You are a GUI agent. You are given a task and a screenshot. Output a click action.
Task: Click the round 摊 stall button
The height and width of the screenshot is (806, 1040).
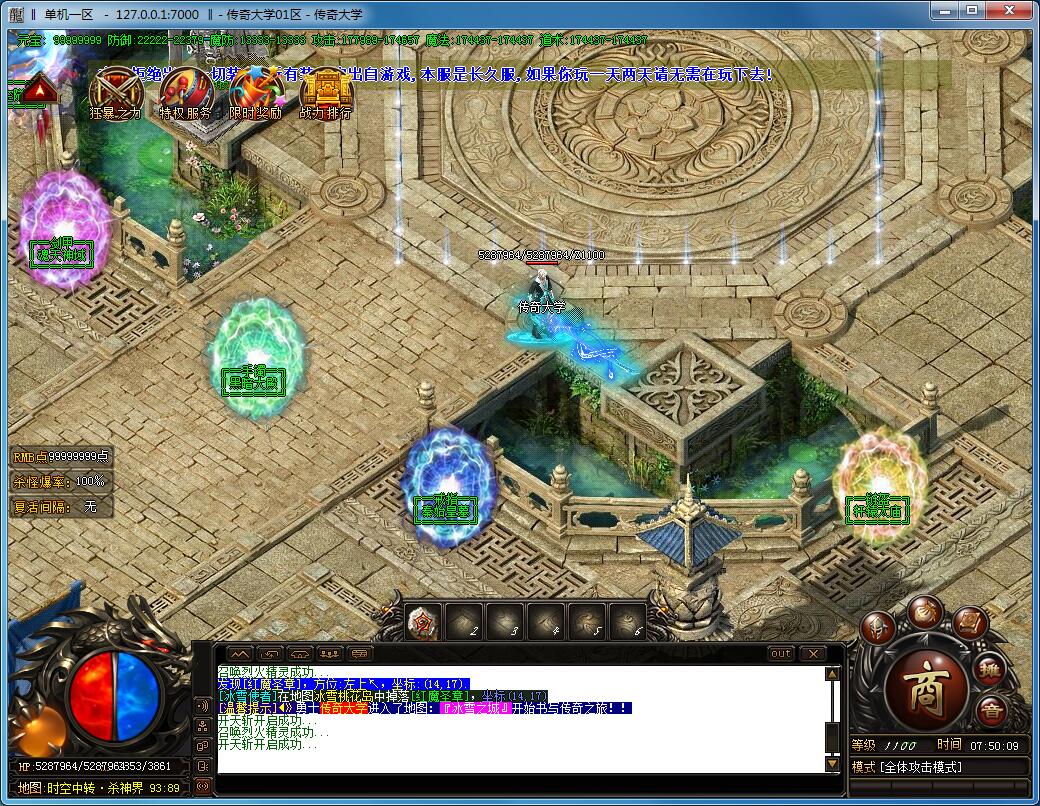[990, 669]
